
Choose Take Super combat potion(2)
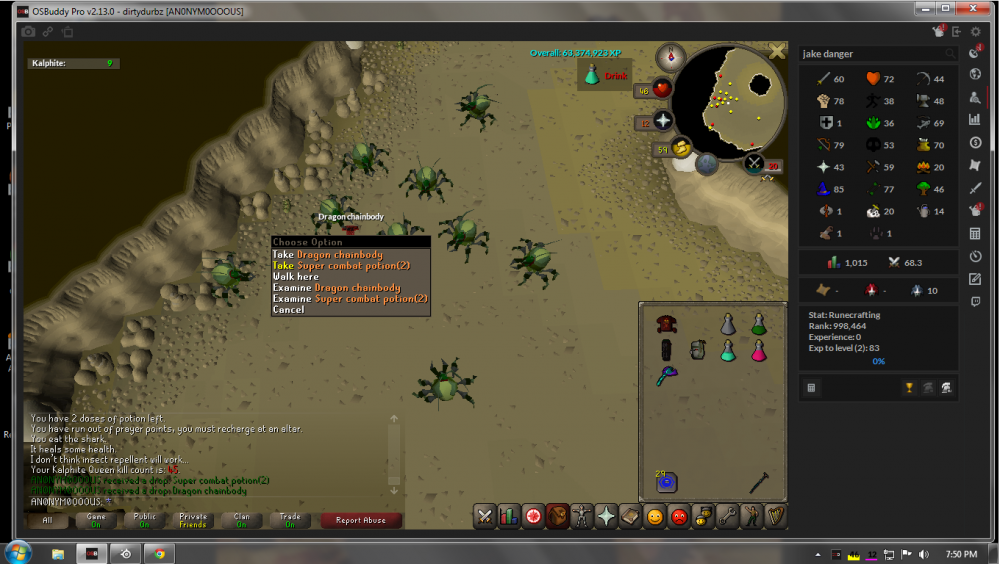[x=341, y=266]
